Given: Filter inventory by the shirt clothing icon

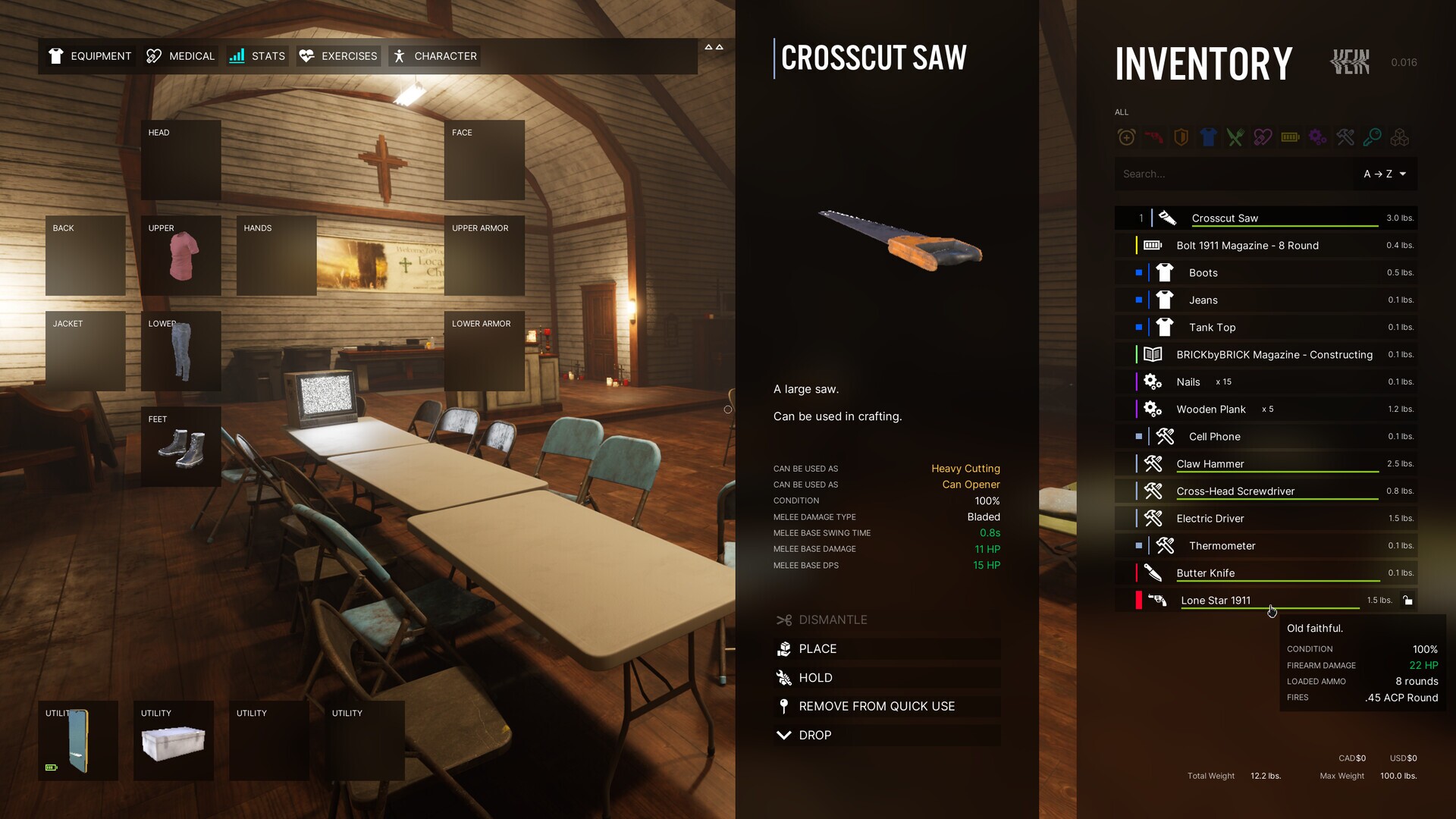Looking at the screenshot, I should (1208, 137).
